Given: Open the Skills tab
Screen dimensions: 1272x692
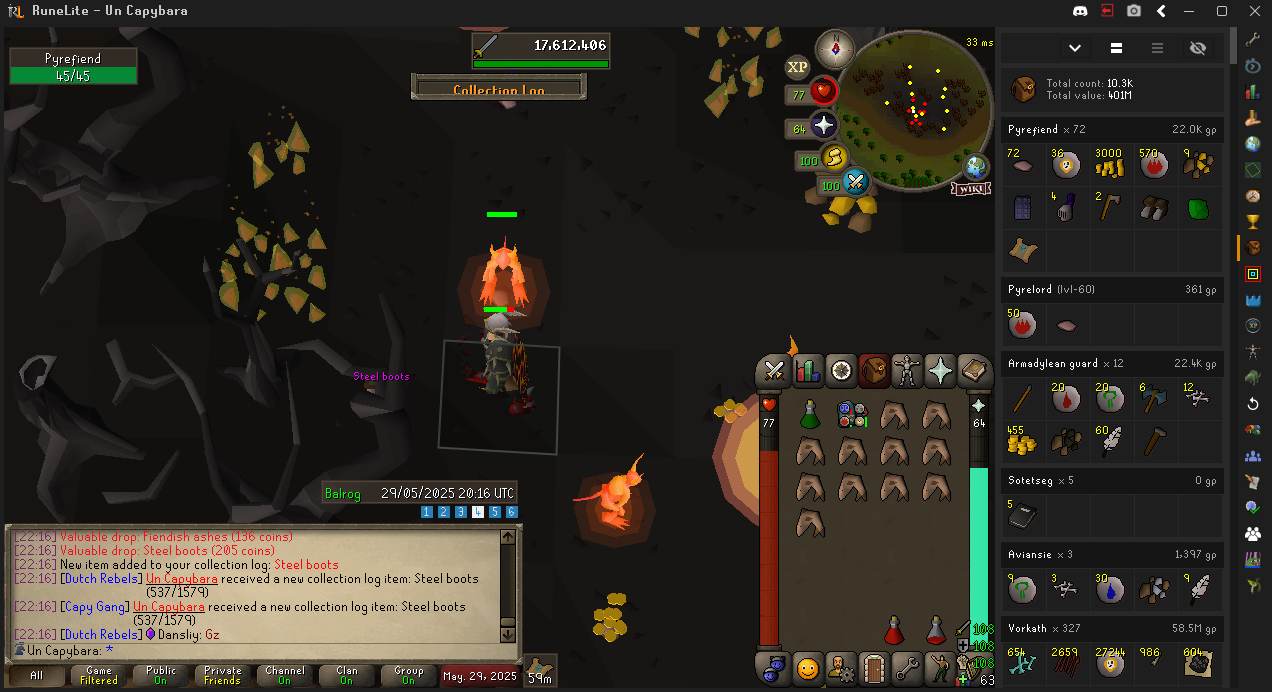Looking at the screenshot, I should click(x=807, y=371).
